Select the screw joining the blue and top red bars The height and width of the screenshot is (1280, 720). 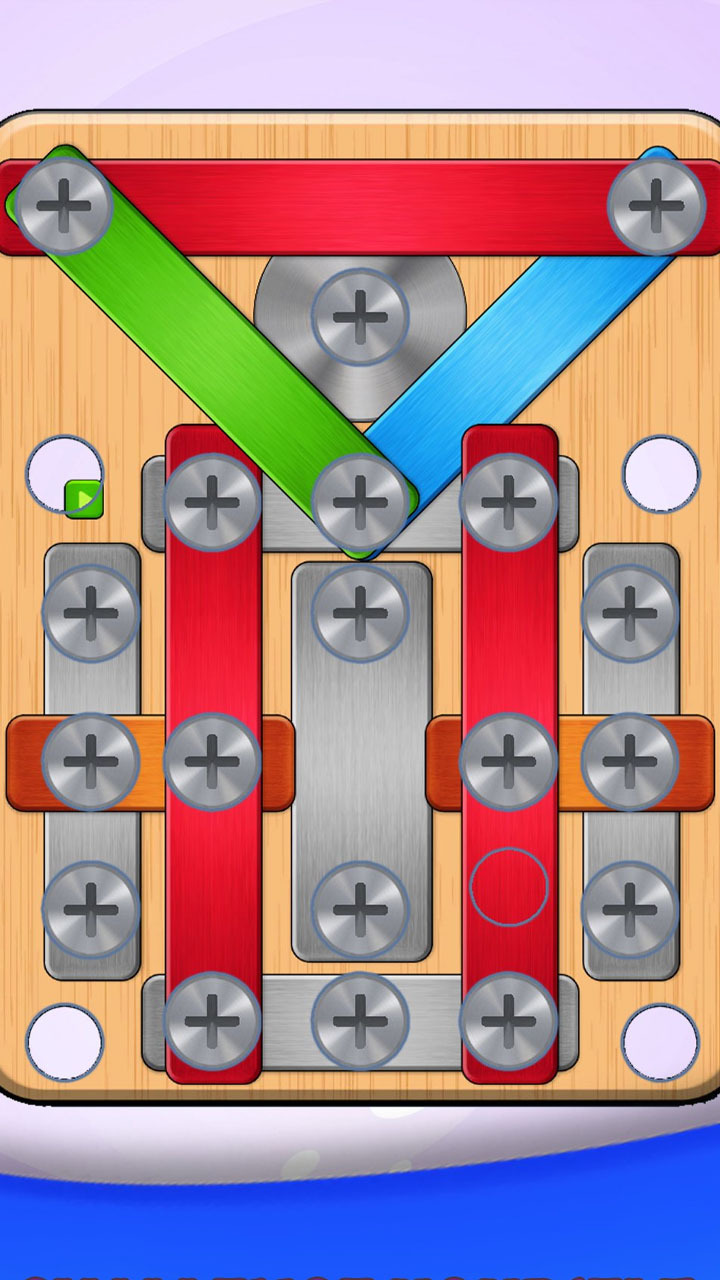point(656,205)
